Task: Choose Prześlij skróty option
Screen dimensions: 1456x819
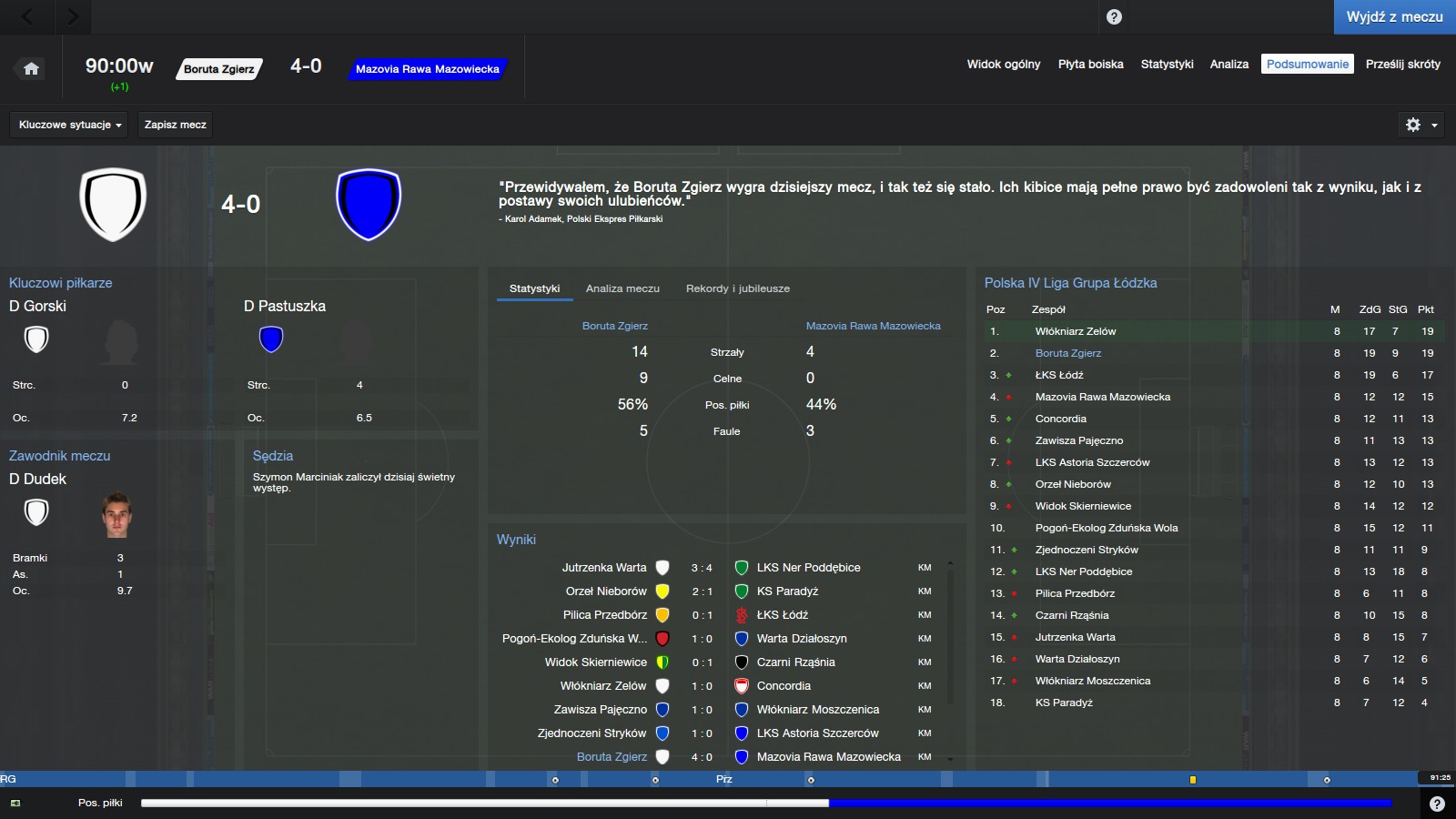Action: point(1402,65)
